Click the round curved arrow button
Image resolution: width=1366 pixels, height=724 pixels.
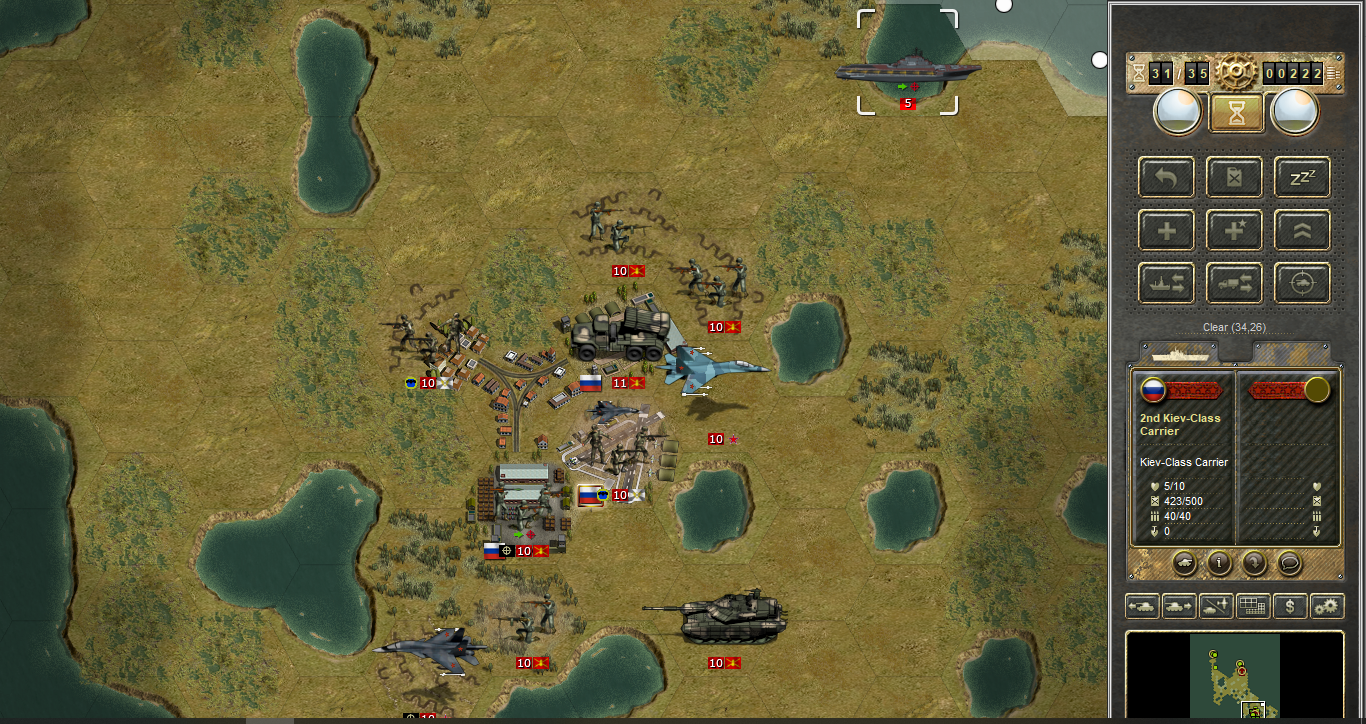[1254, 563]
